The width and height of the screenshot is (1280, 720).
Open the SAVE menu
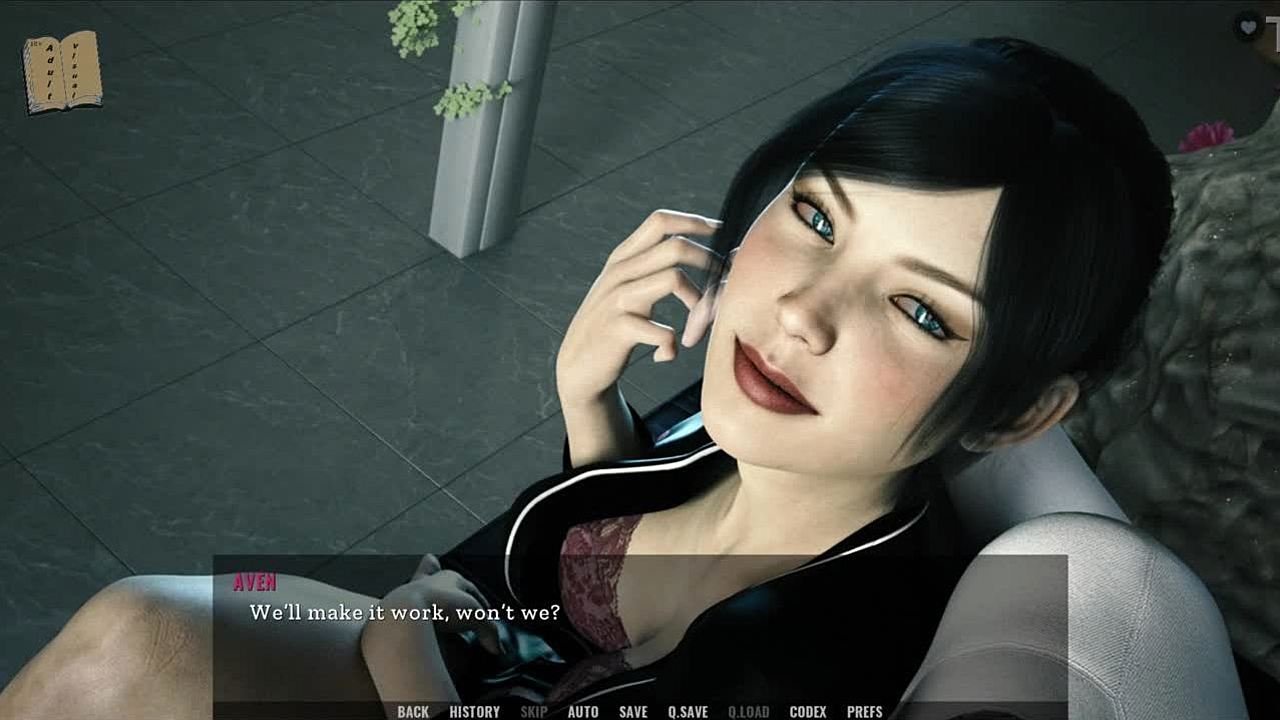click(x=633, y=712)
